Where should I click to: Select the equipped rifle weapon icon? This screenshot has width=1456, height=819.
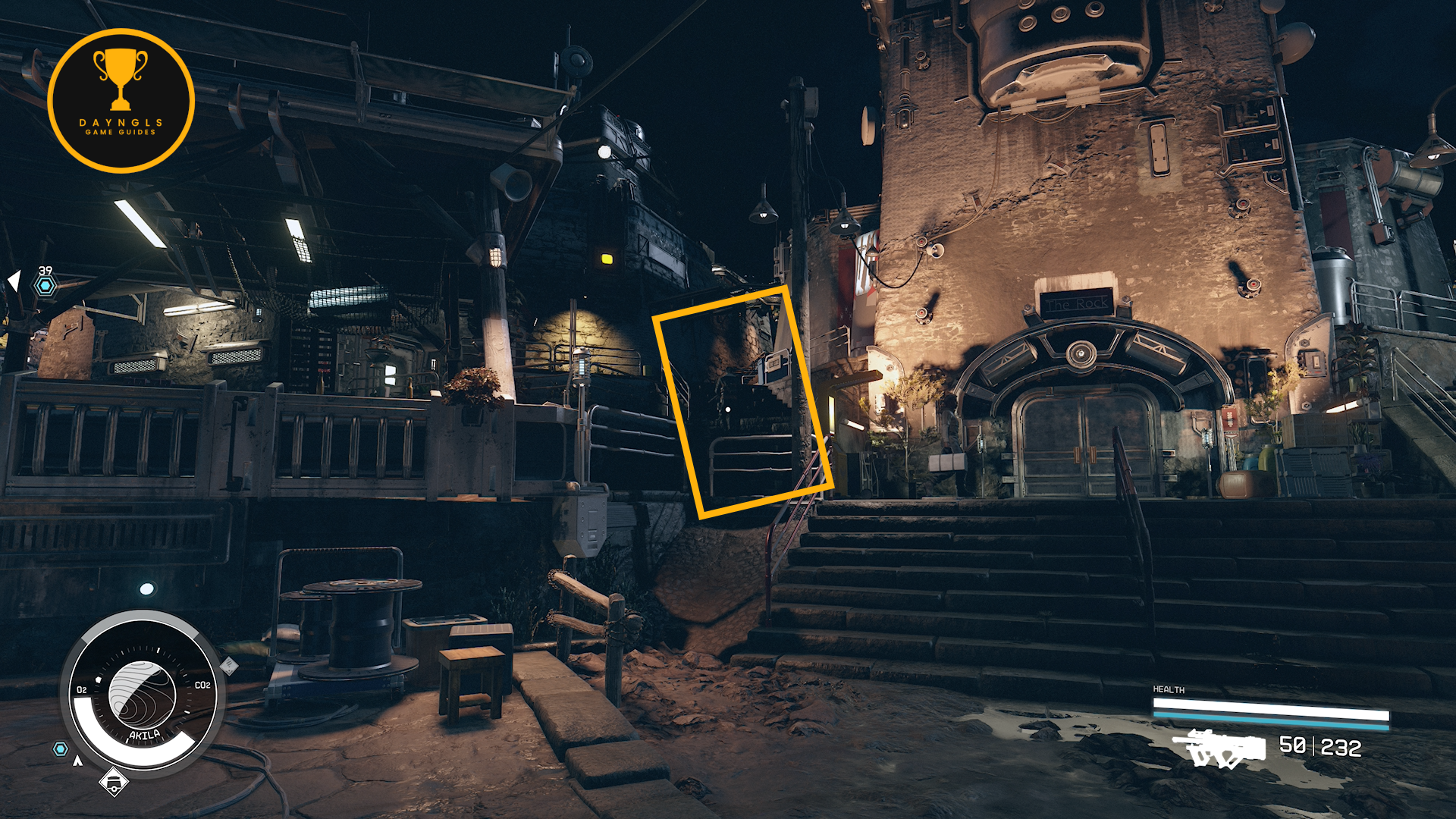click(x=1219, y=748)
